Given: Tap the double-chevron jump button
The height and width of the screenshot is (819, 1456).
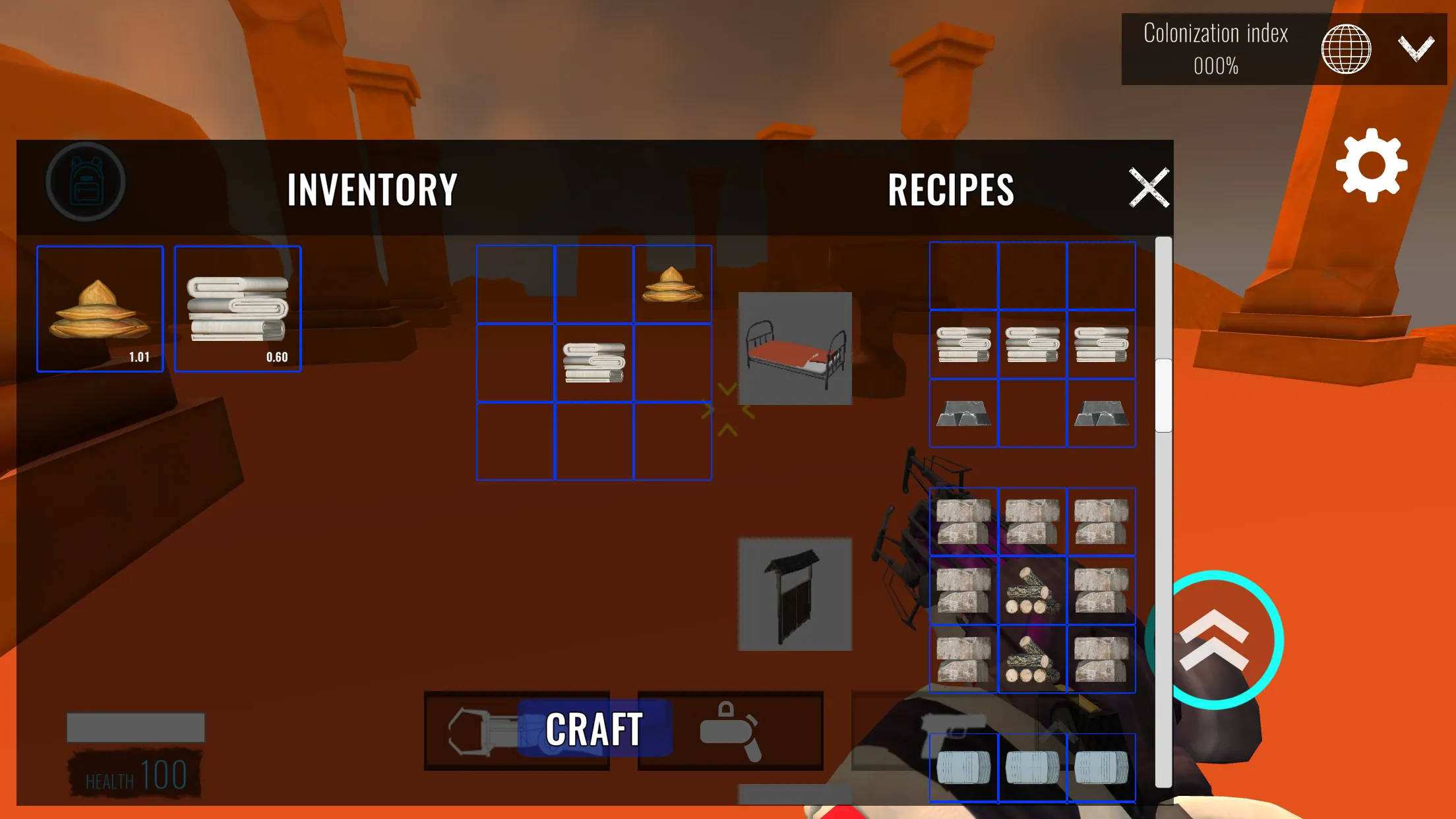Looking at the screenshot, I should (x=1214, y=640).
